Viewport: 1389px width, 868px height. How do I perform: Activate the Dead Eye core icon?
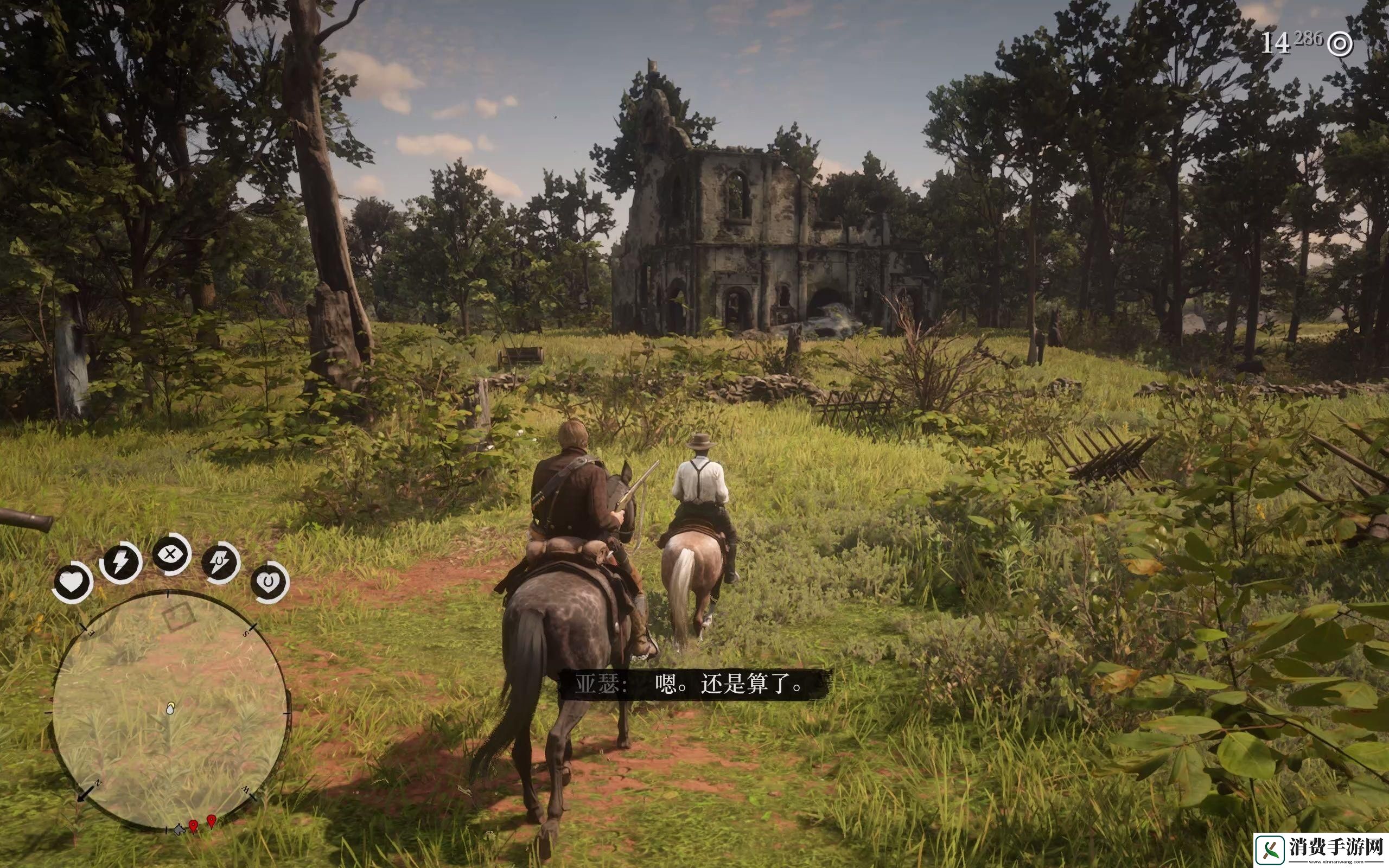171,554
